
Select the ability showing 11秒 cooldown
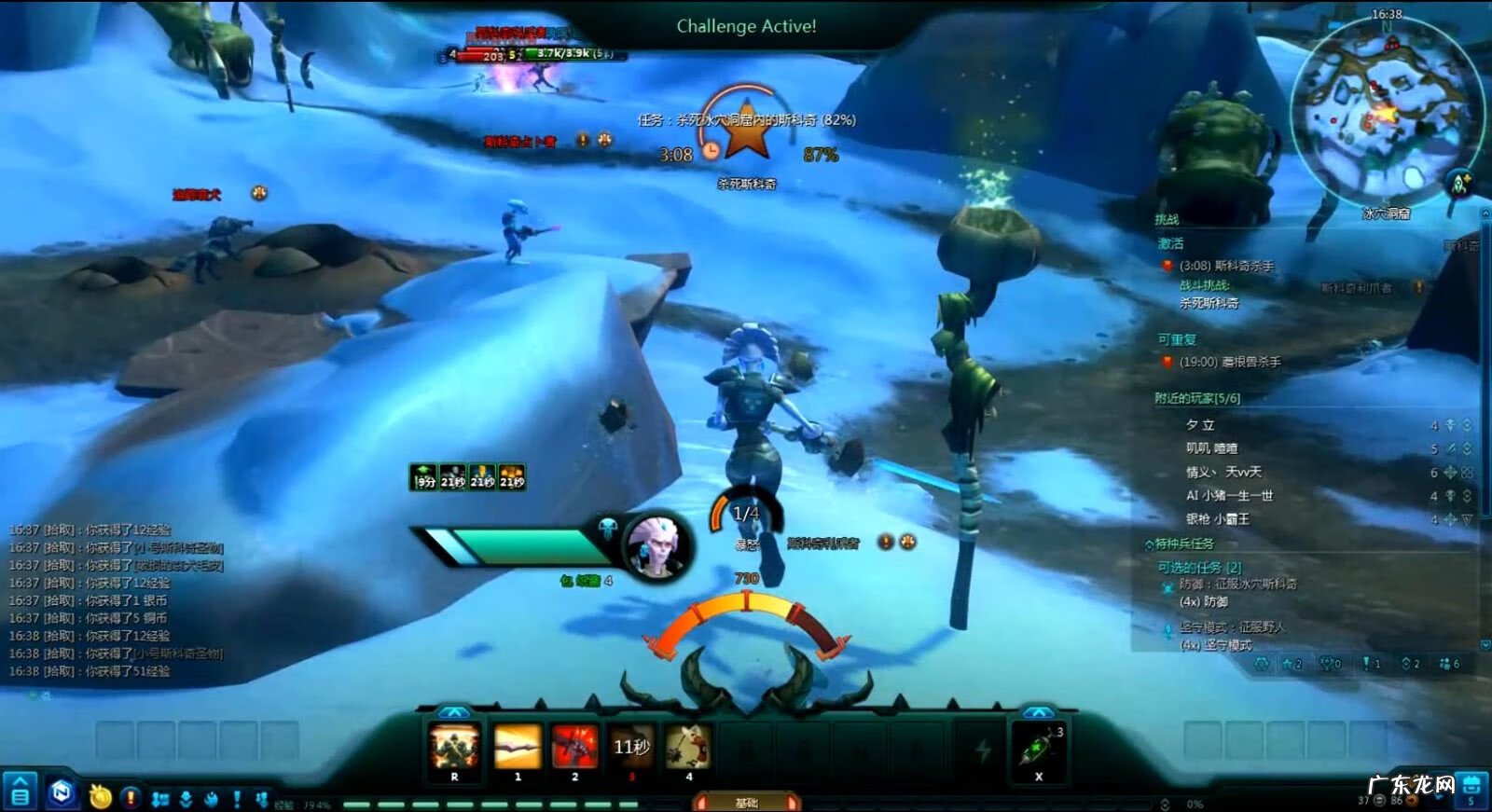[631, 747]
